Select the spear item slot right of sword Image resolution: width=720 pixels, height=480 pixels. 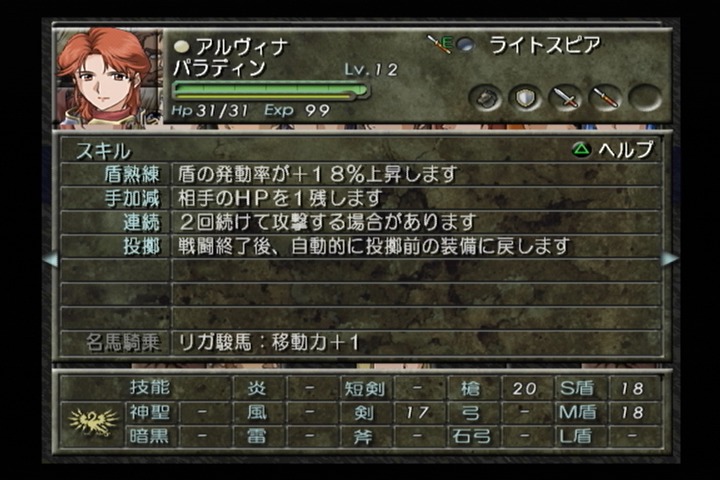tap(605, 98)
